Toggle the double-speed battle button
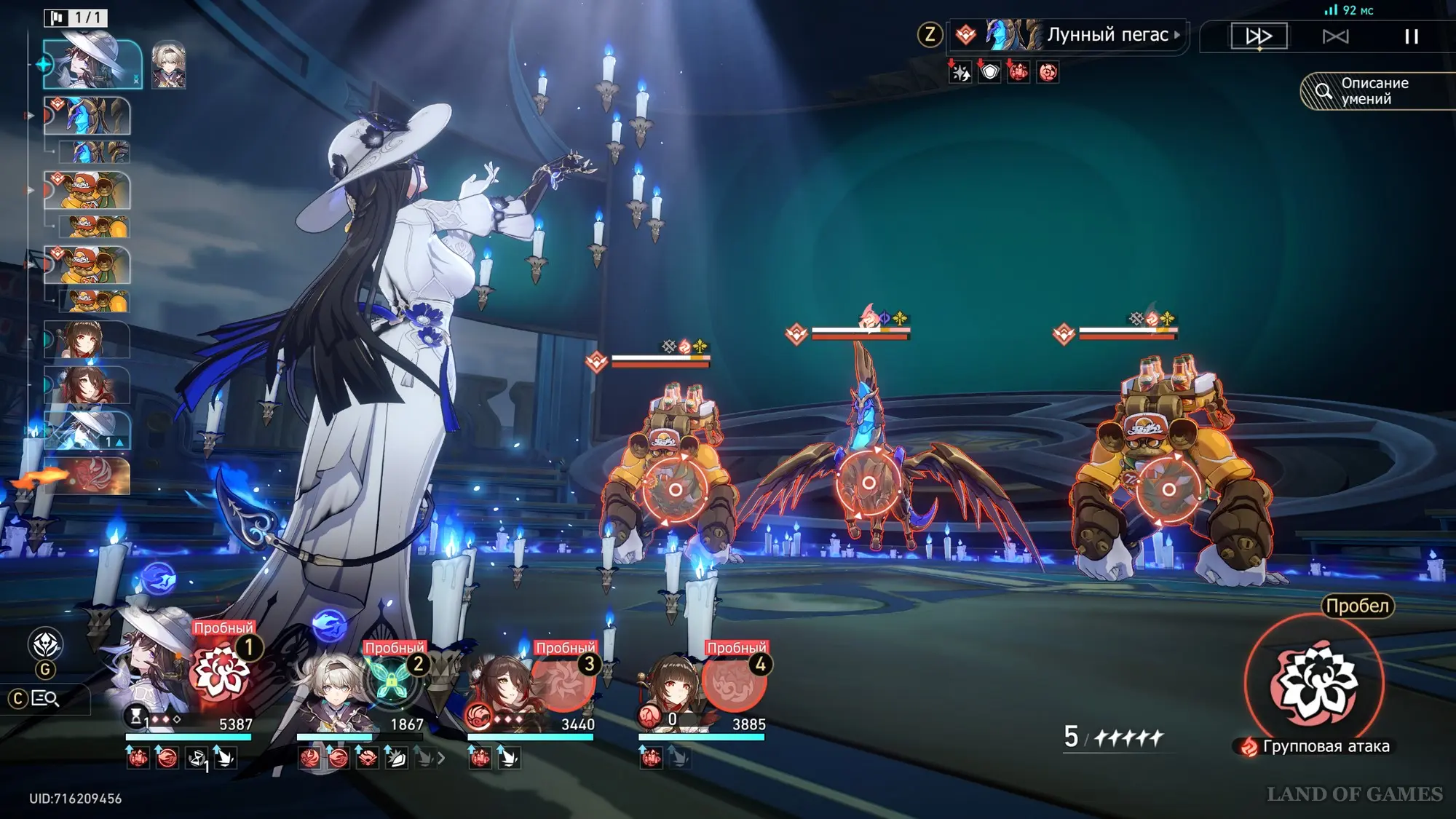Viewport: 1456px width, 819px height. [x=1259, y=36]
